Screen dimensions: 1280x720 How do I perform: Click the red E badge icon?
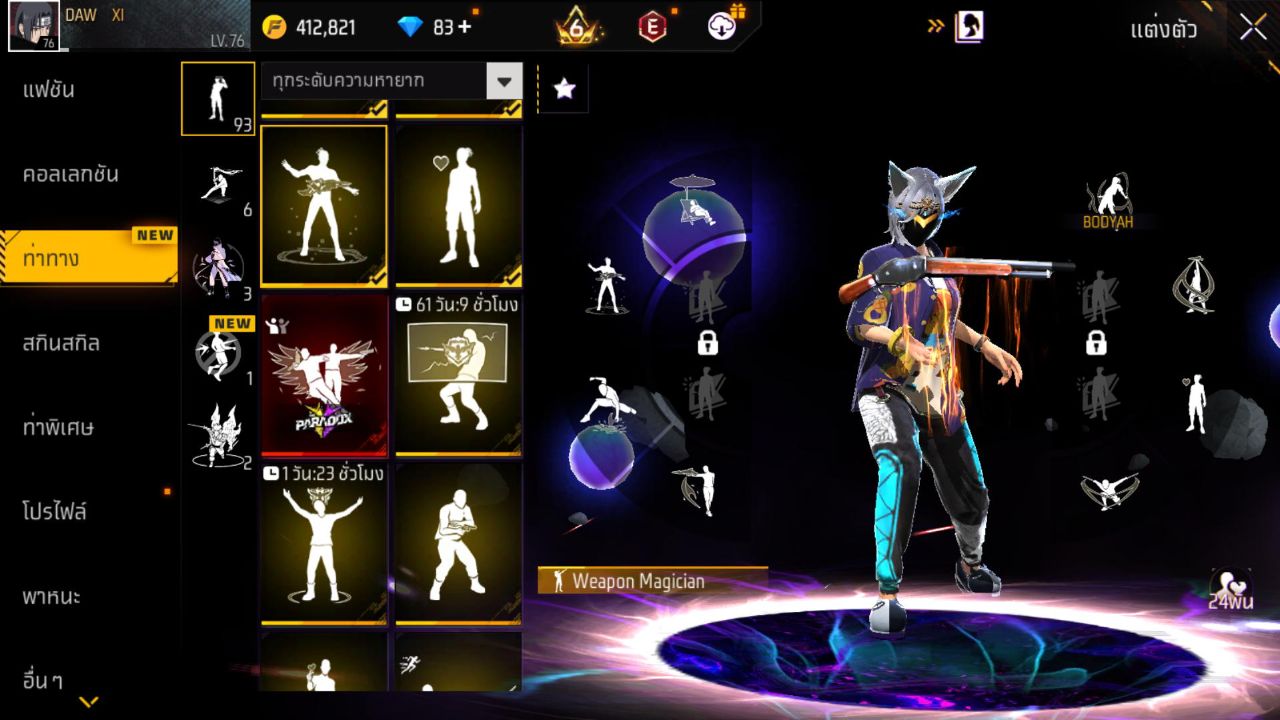(x=652, y=27)
